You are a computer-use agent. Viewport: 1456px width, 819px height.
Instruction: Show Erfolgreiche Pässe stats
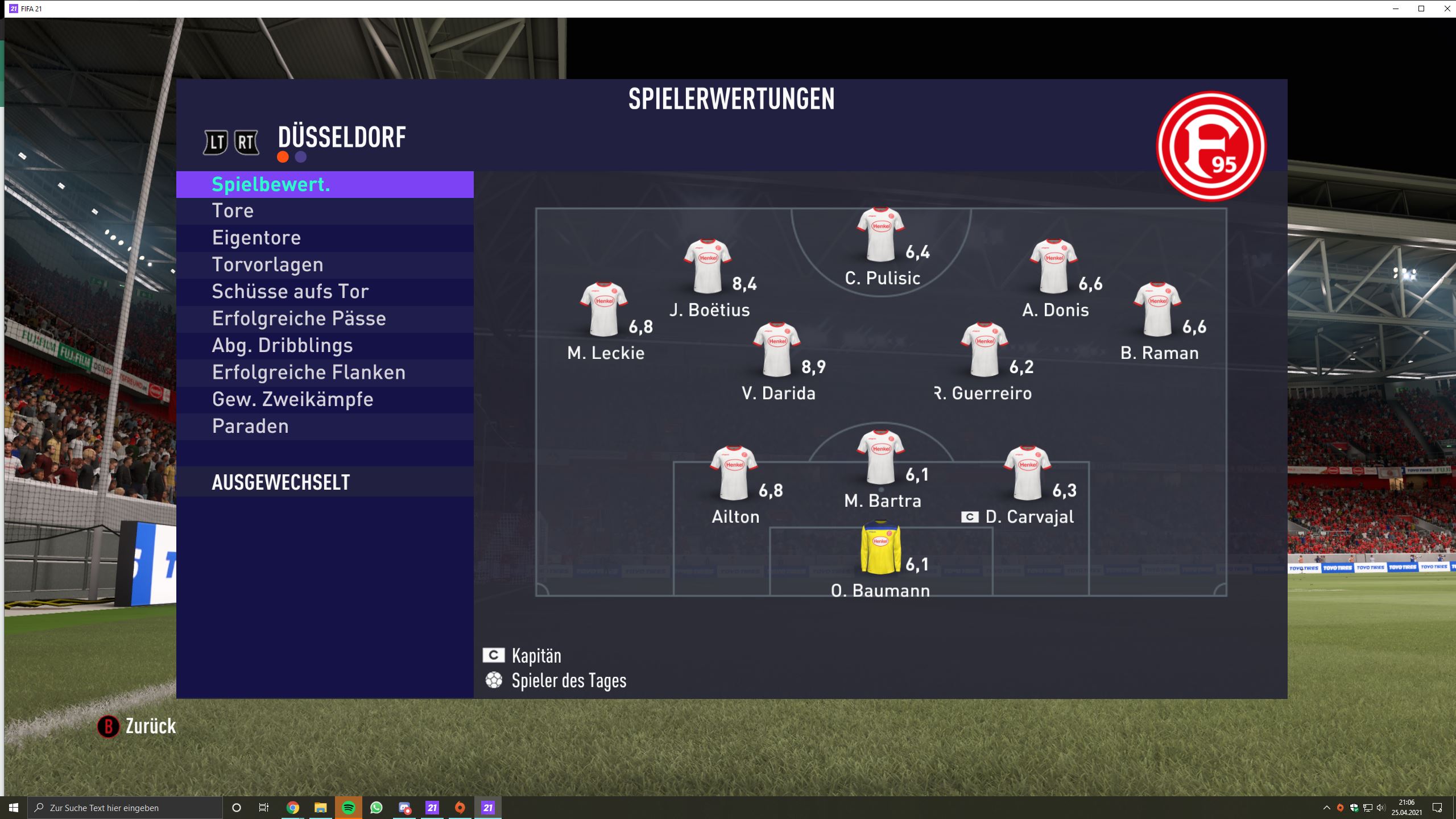click(324, 318)
